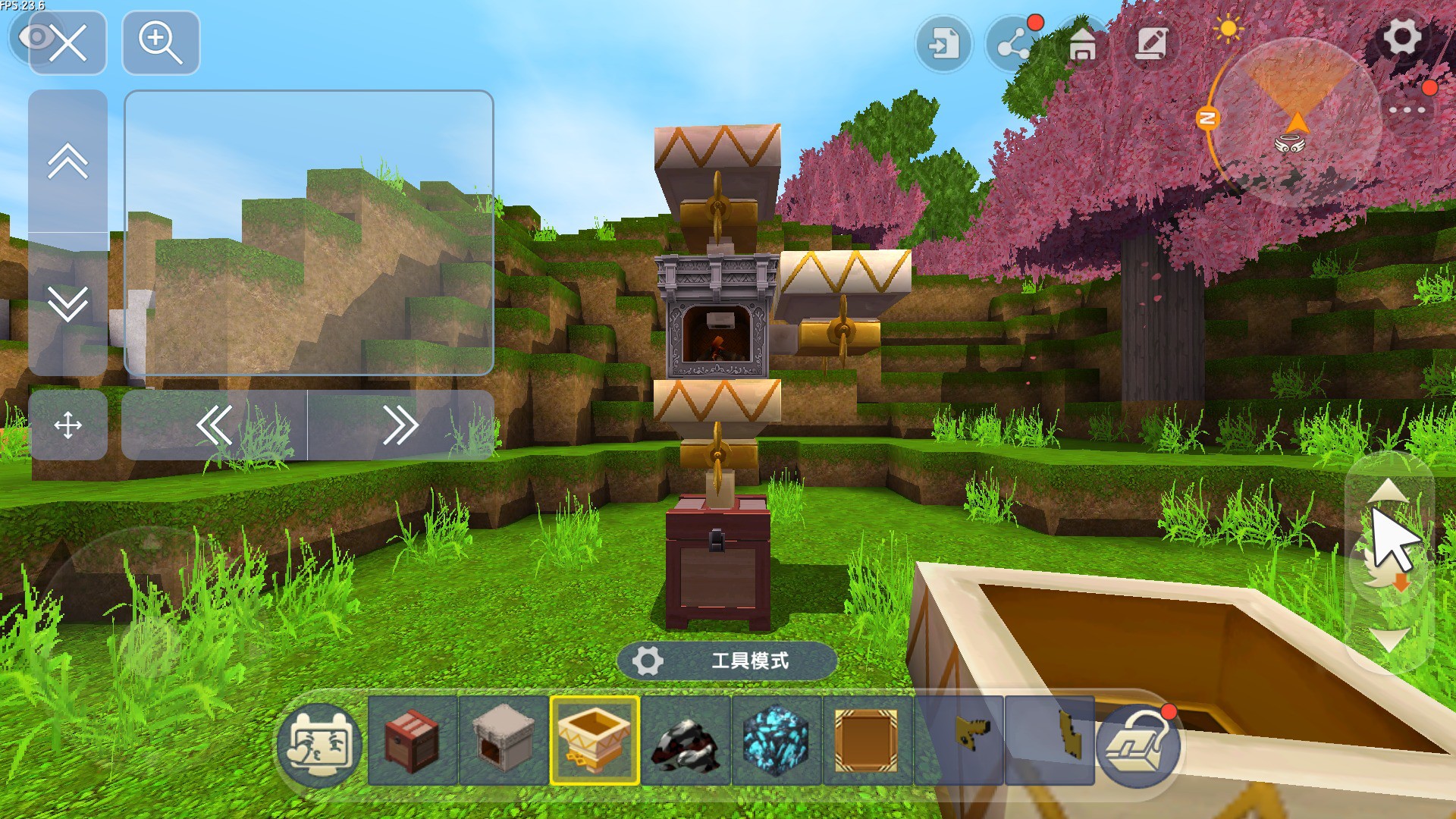Open the settings gear in top corner
The image size is (1456, 819).
coord(1401,38)
